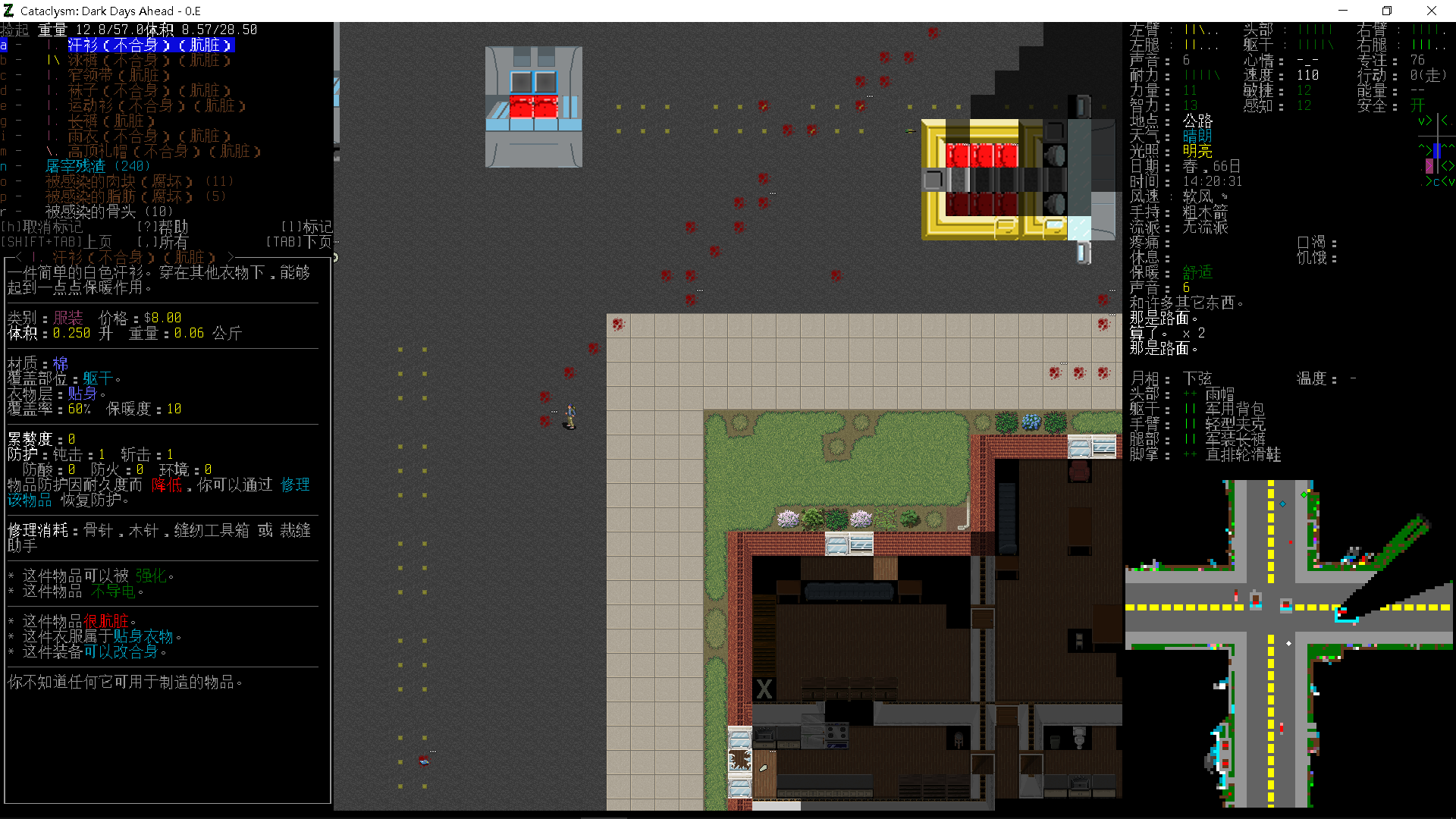Click the kitchen stove tile in the building
The height and width of the screenshot is (819, 1456).
836,736
